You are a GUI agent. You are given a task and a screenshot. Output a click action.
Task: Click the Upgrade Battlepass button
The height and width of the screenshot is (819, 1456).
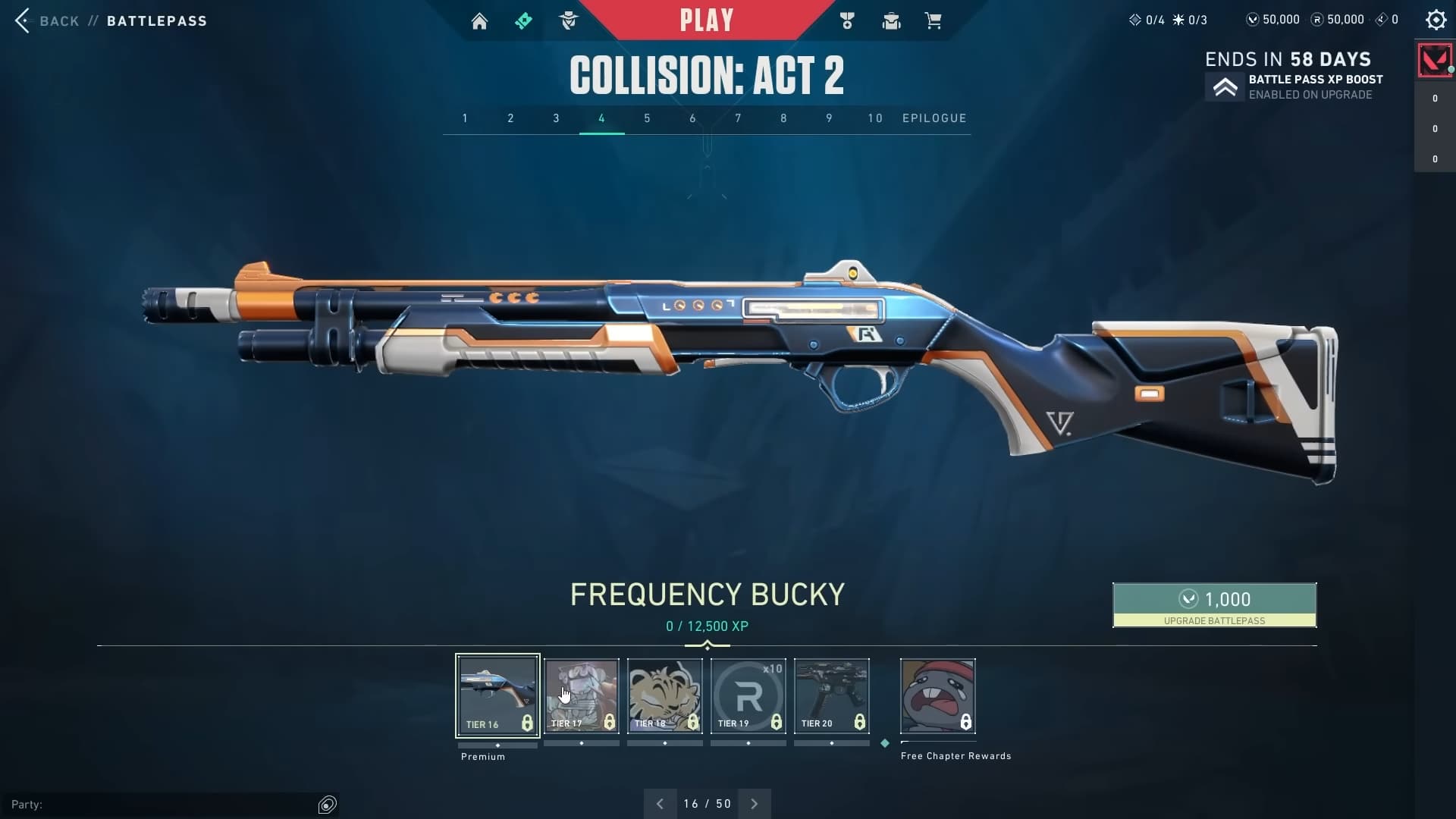pos(1213,605)
